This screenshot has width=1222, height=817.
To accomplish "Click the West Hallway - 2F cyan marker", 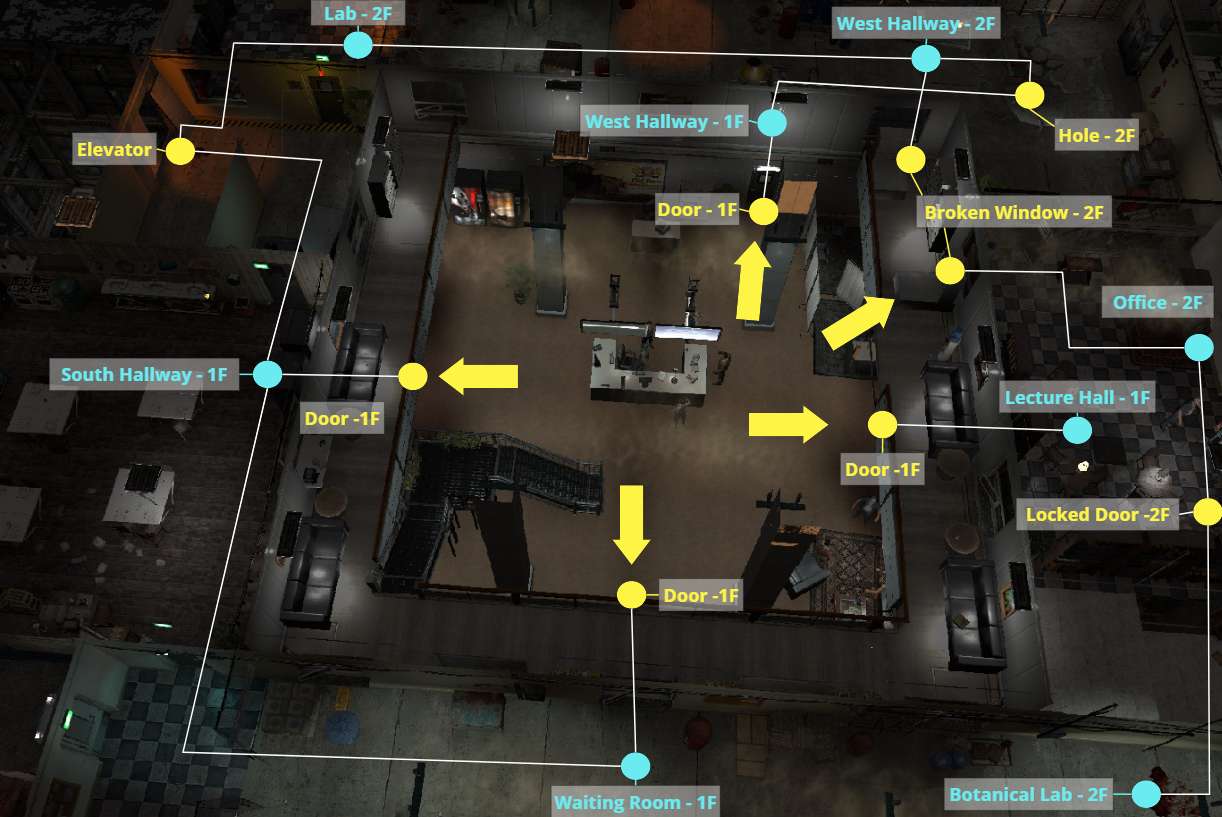I will click(926, 58).
